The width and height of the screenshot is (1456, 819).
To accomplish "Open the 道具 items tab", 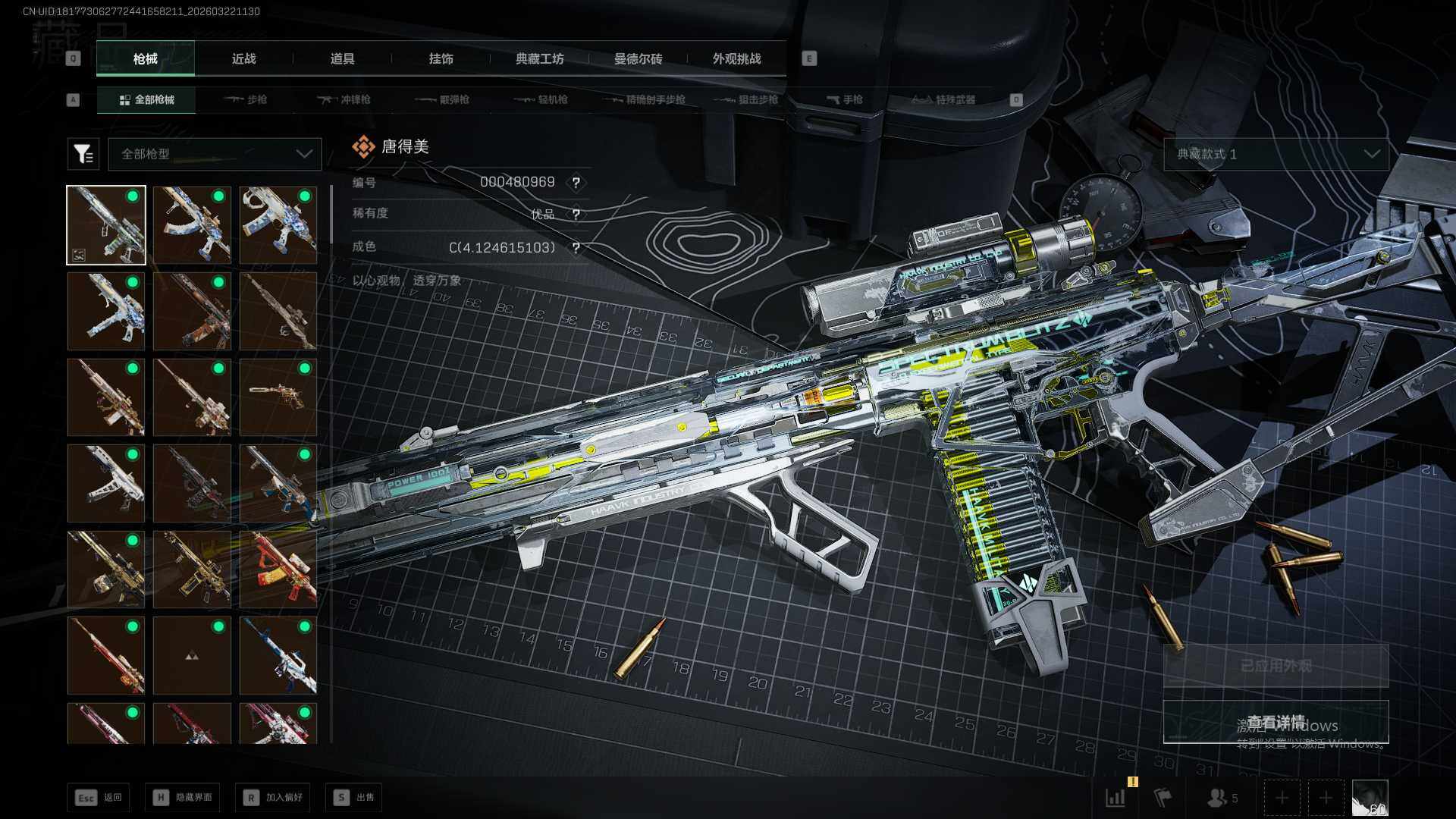I will pos(342,59).
